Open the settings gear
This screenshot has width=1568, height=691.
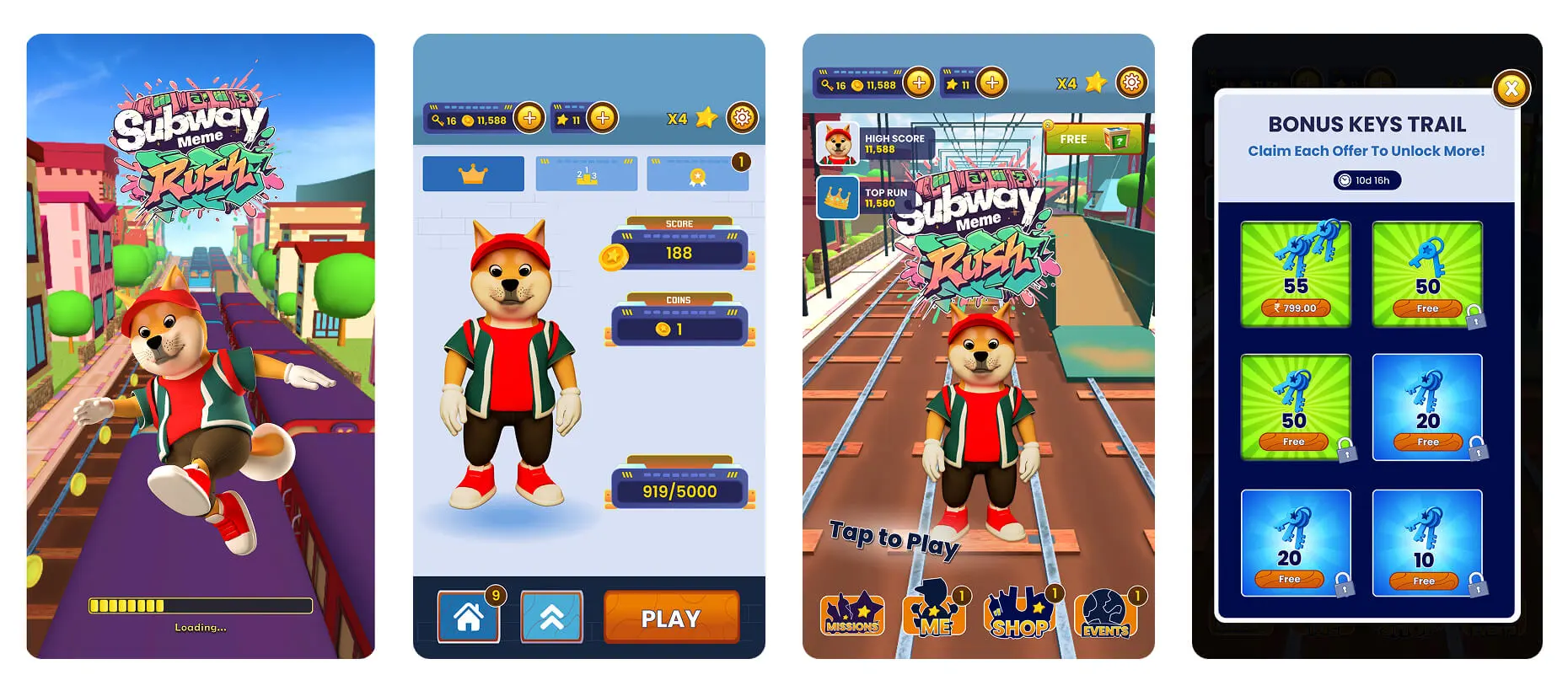743,118
